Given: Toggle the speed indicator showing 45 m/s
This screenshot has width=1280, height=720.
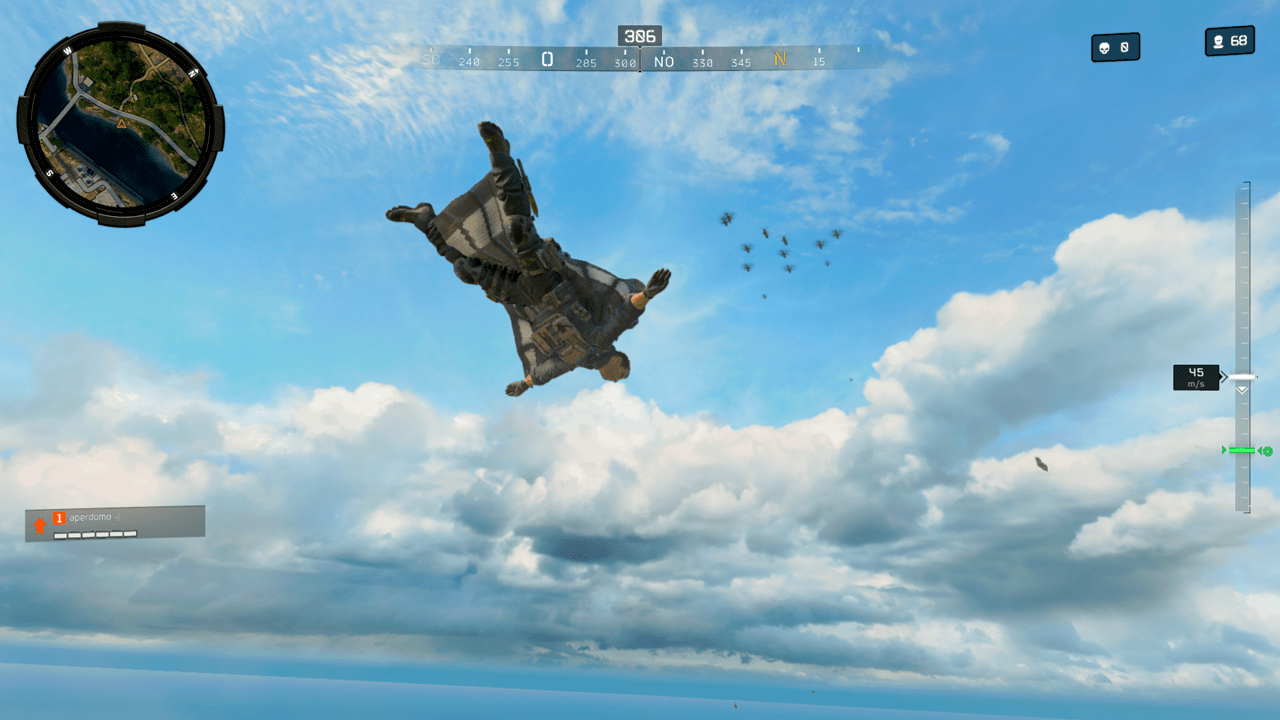Looking at the screenshot, I should [x=1195, y=377].
